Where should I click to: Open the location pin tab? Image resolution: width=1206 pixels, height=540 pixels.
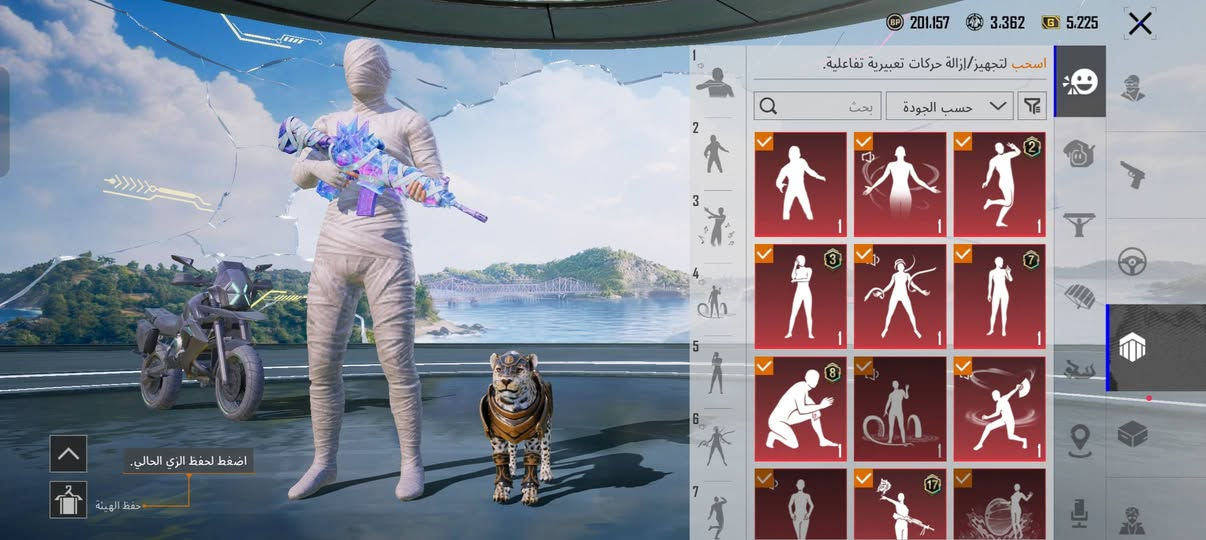[x=1080, y=439]
